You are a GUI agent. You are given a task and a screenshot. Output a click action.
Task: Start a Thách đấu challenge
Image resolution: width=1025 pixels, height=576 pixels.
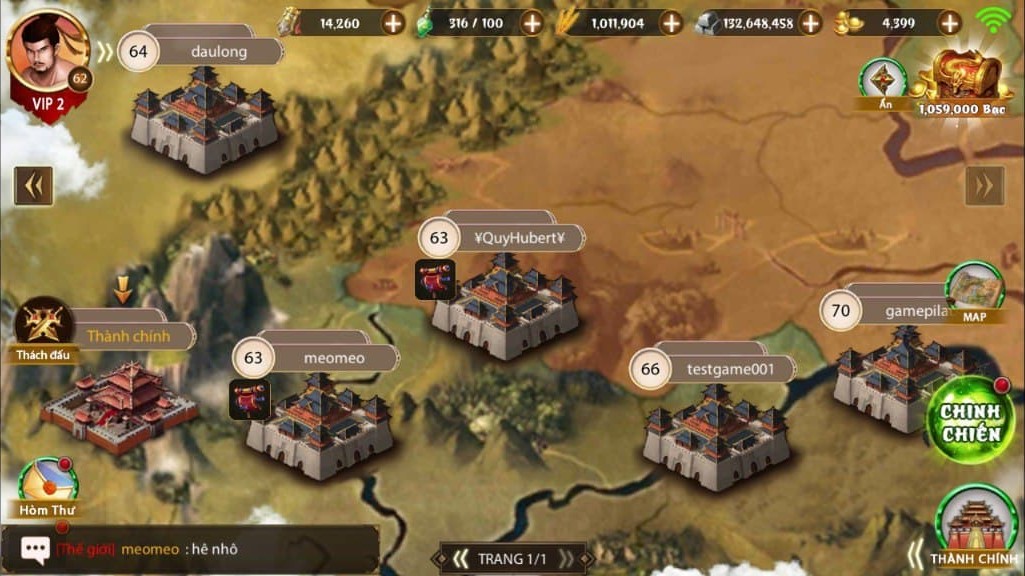coord(44,327)
